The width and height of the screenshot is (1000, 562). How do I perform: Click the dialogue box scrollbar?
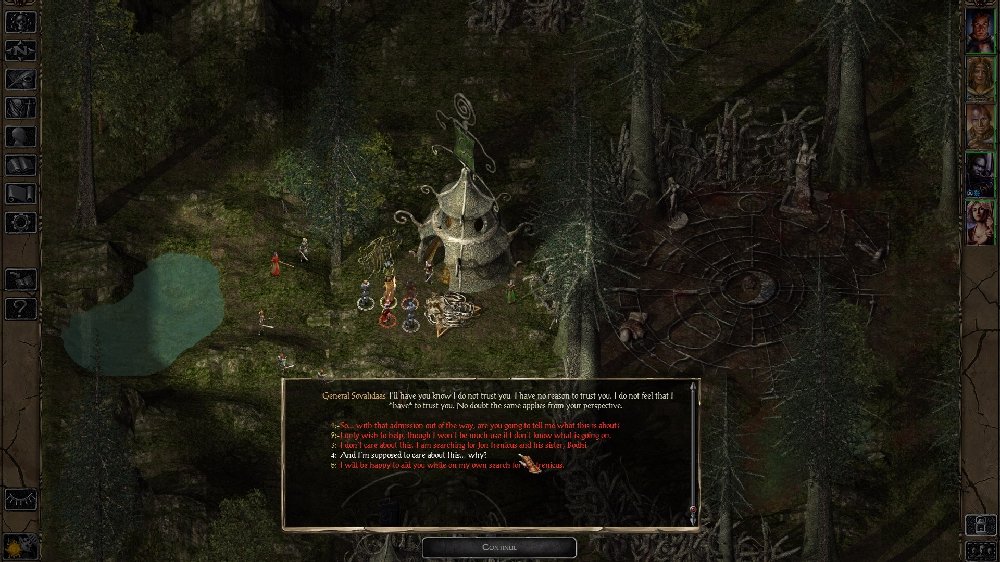(693, 450)
